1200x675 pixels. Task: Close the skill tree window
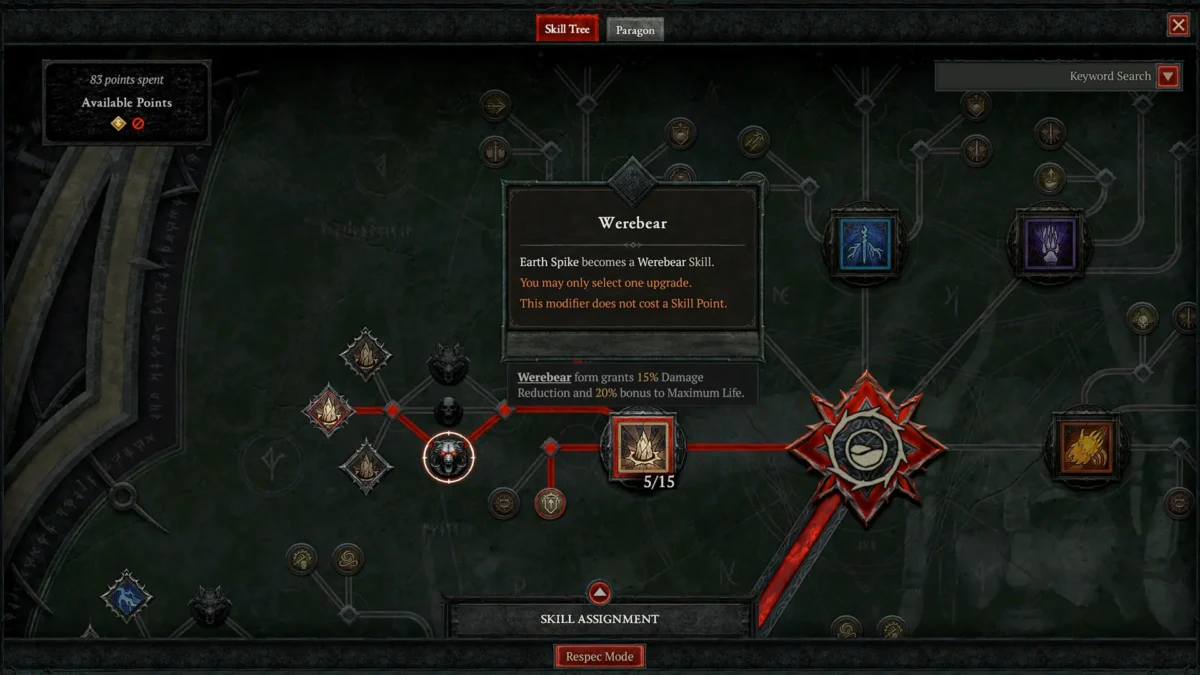[x=1178, y=25]
